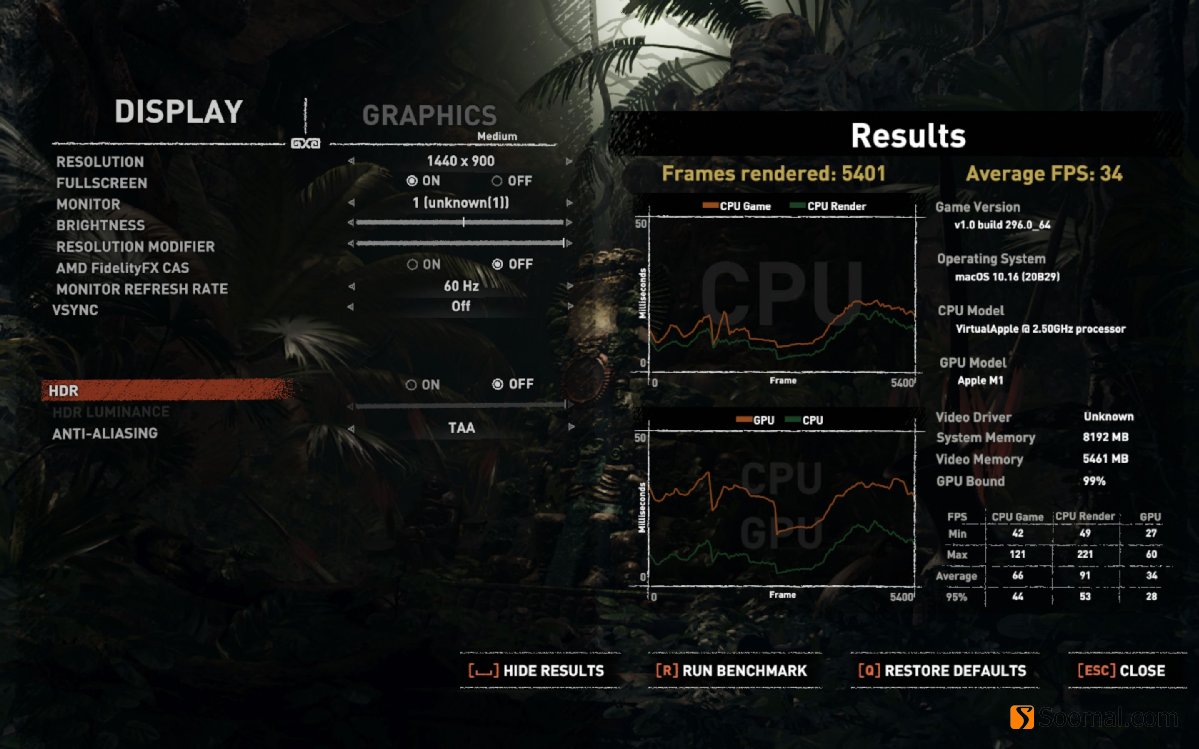Image resolution: width=1199 pixels, height=749 pixels.
Task: Click the right arrow beside Resolution 1440 x 900
Action: pos(570,161)
